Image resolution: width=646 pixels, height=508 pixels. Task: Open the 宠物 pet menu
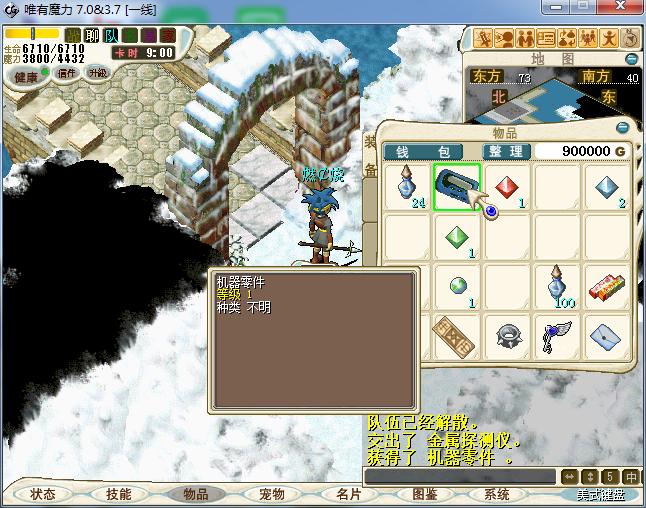271,494
